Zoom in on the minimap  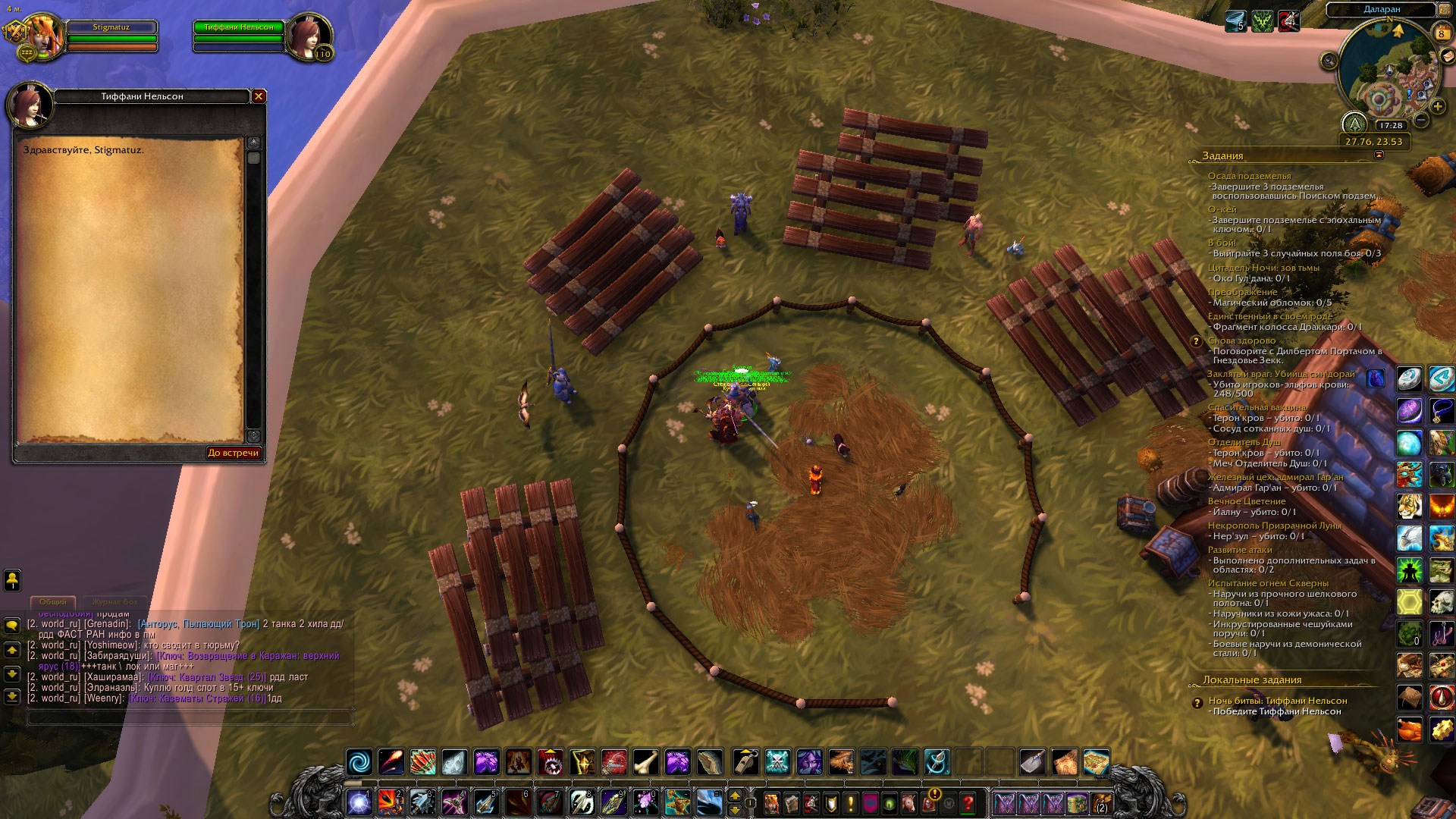pos(1437,106)
